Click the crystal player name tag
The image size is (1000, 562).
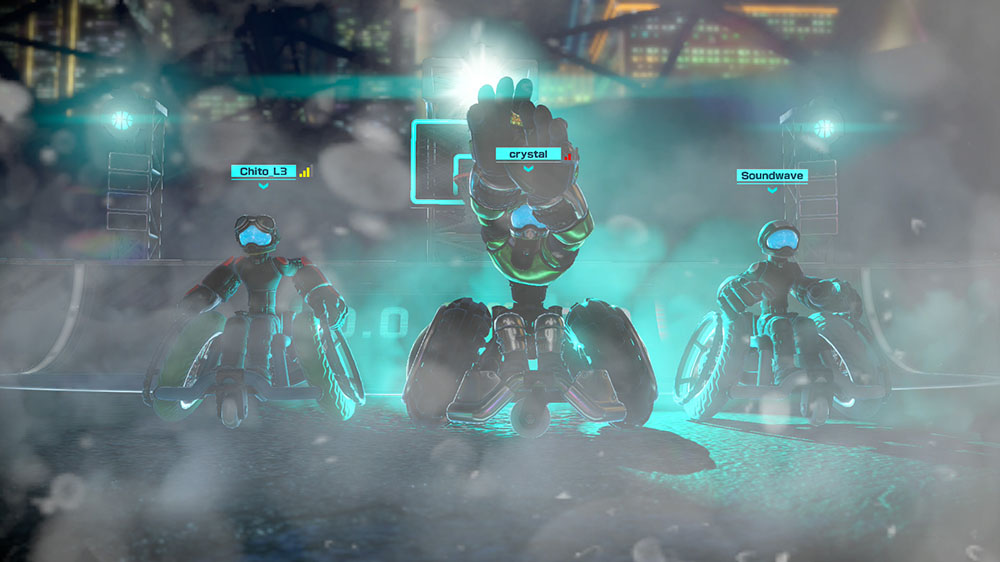[528, 154]
